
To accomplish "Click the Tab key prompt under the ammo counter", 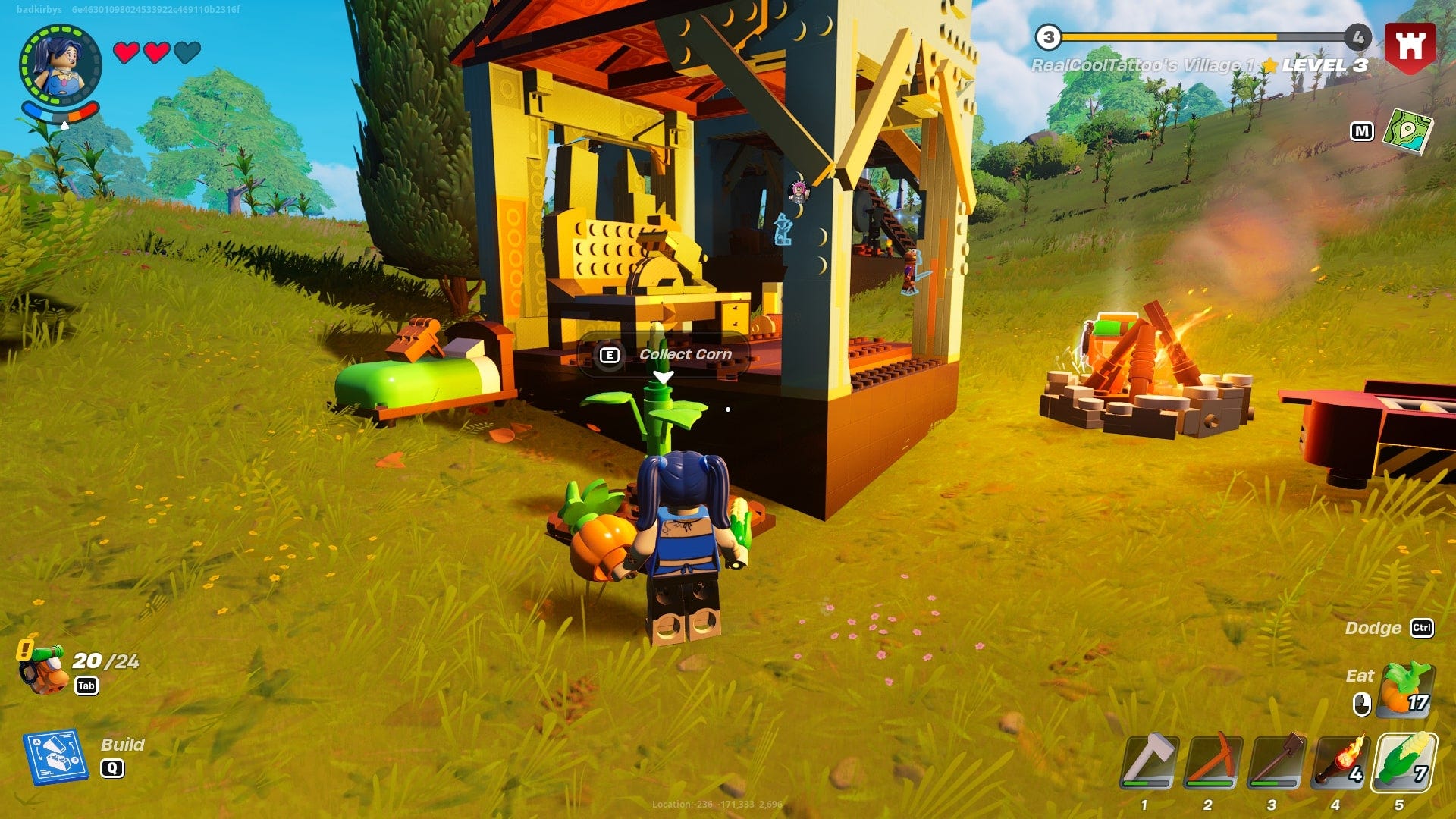I will 86,685.
